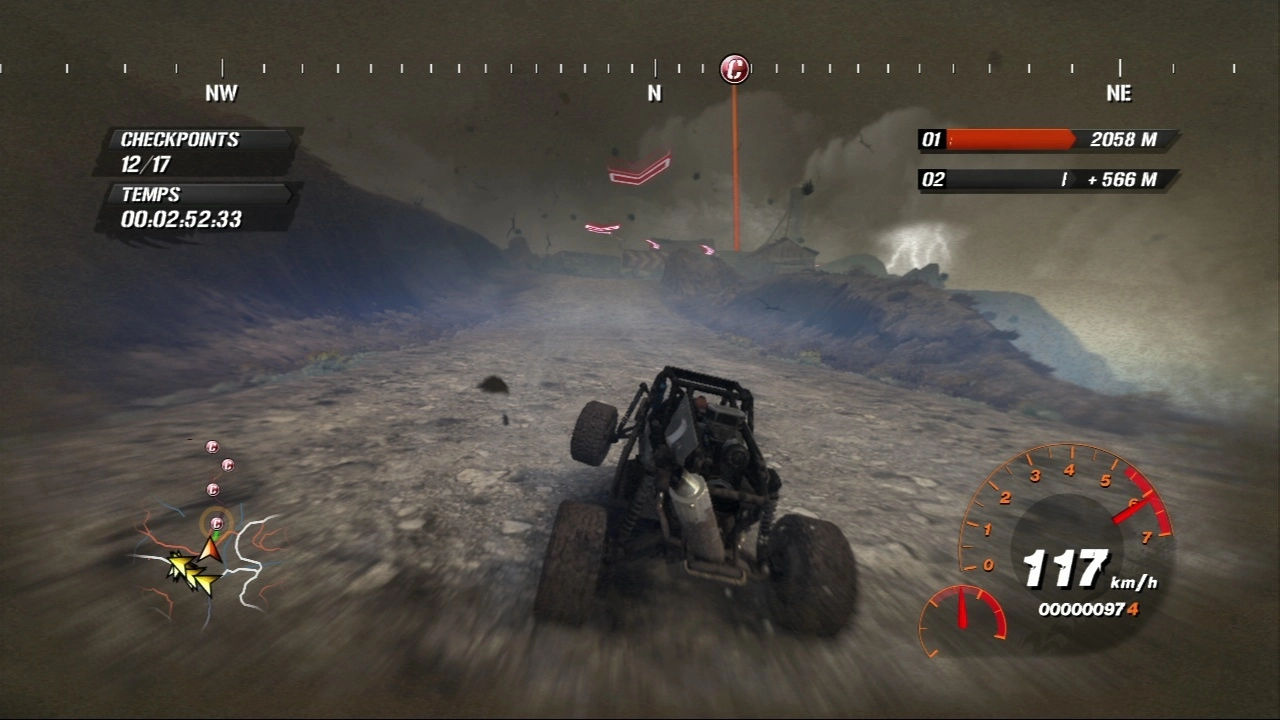This screenshot has height=720, width=1280.
Task: Click the red player arrow on the minimap
Action: pos(210,548)
